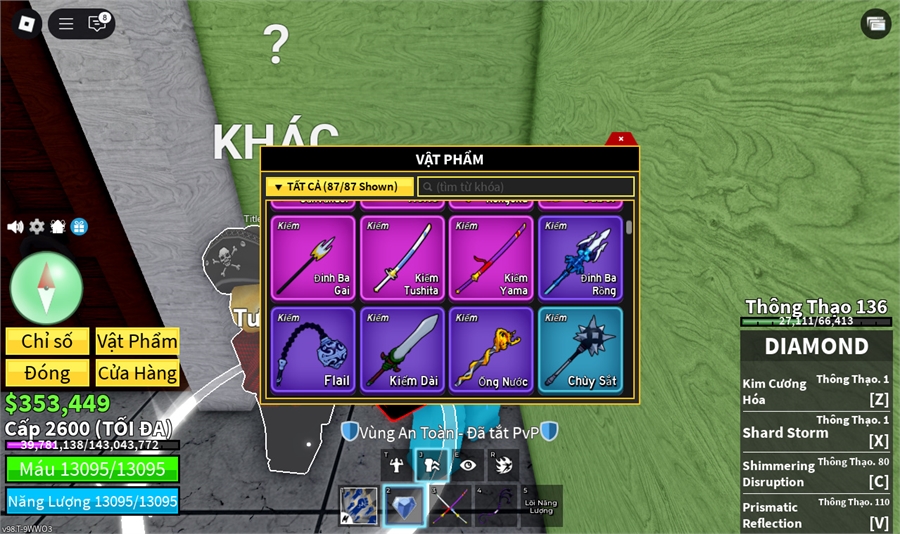The height and width of the screenshot is (534, 900).
Task: Pick the Chùy Sắt mace
Action: 580,349
